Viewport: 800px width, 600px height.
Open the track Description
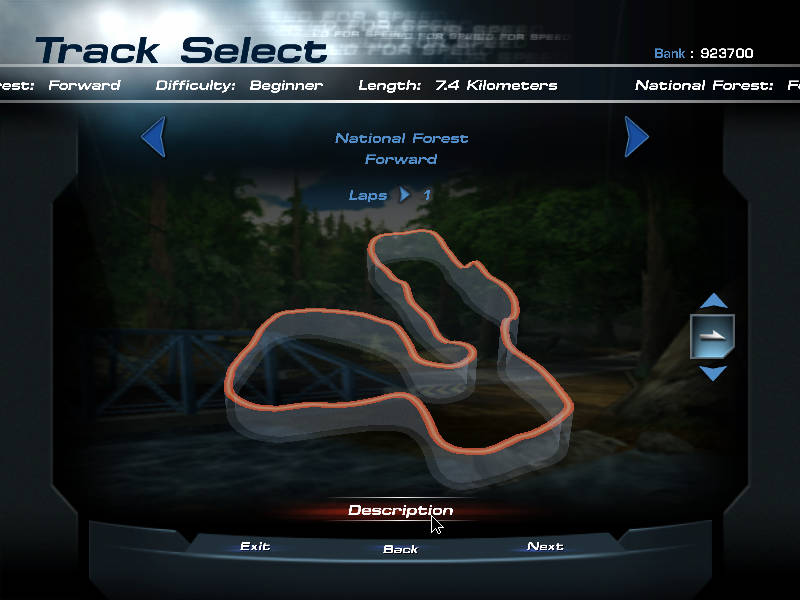[400, 510]
